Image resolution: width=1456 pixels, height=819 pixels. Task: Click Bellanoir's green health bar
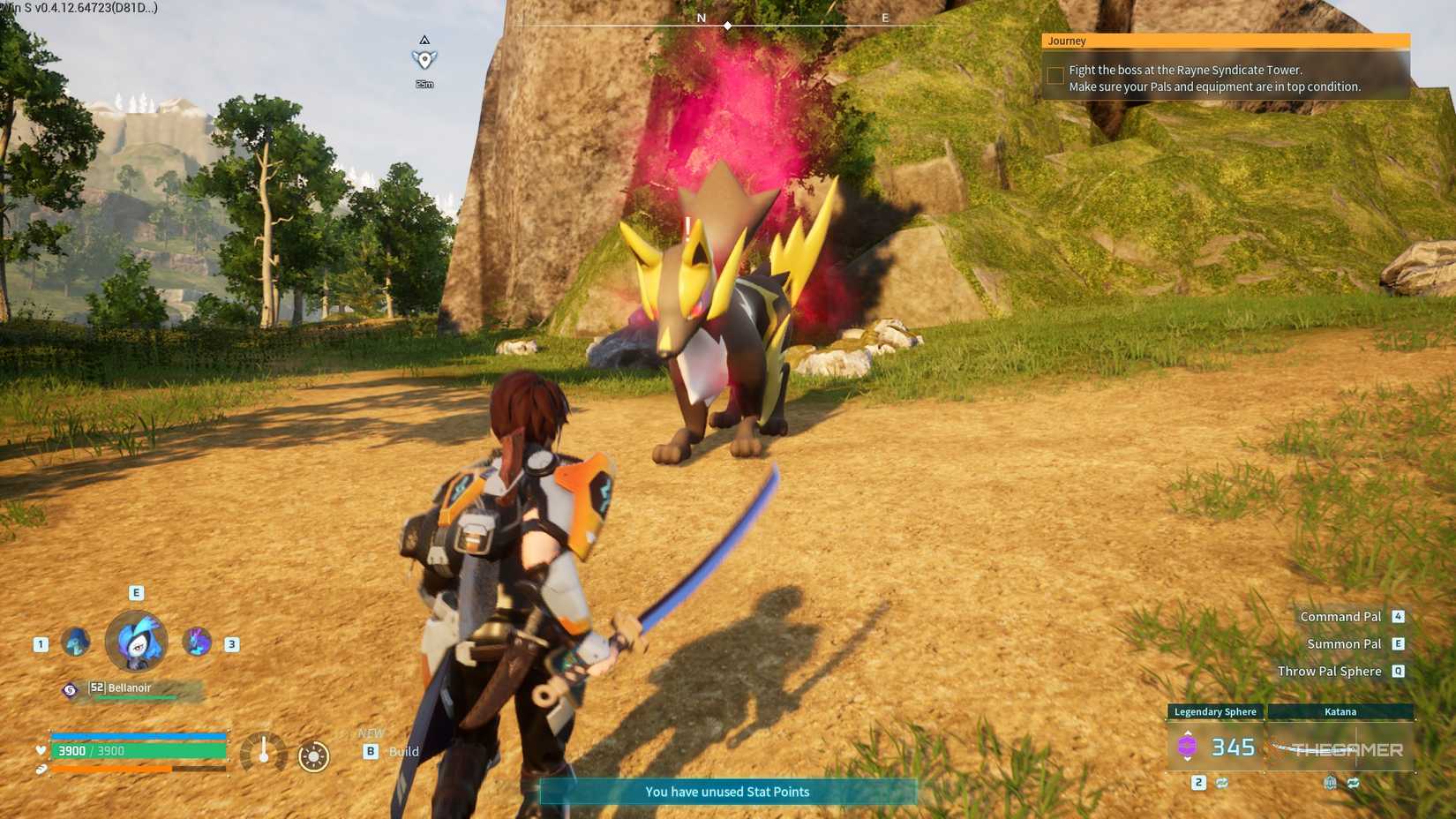coord(135,697)
